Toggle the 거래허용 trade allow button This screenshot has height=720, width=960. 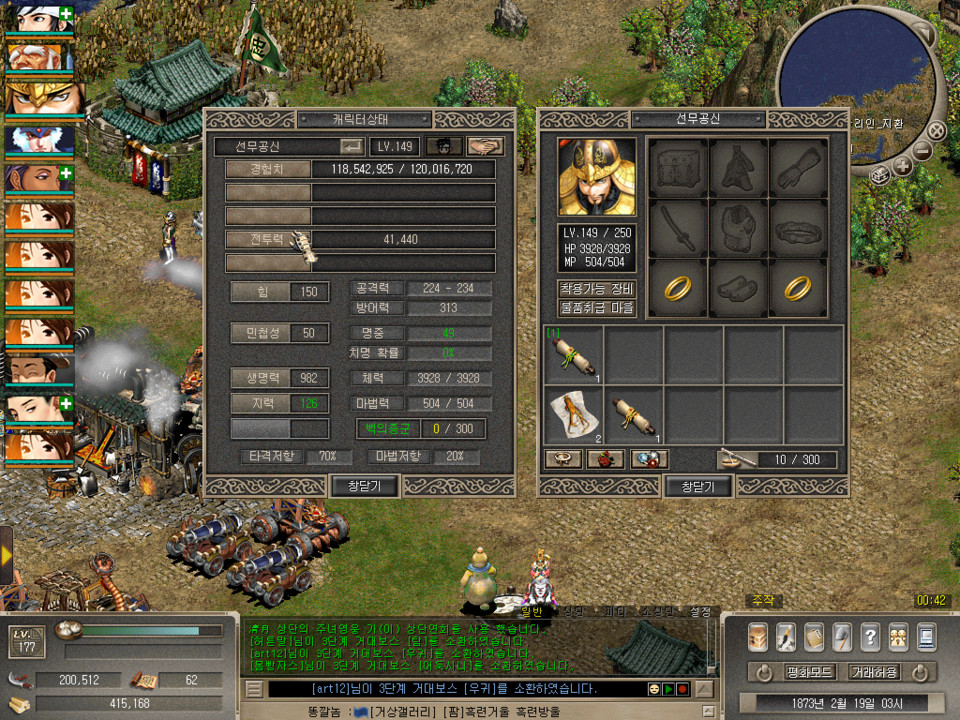pyautogui.click(x=874, y=672)
